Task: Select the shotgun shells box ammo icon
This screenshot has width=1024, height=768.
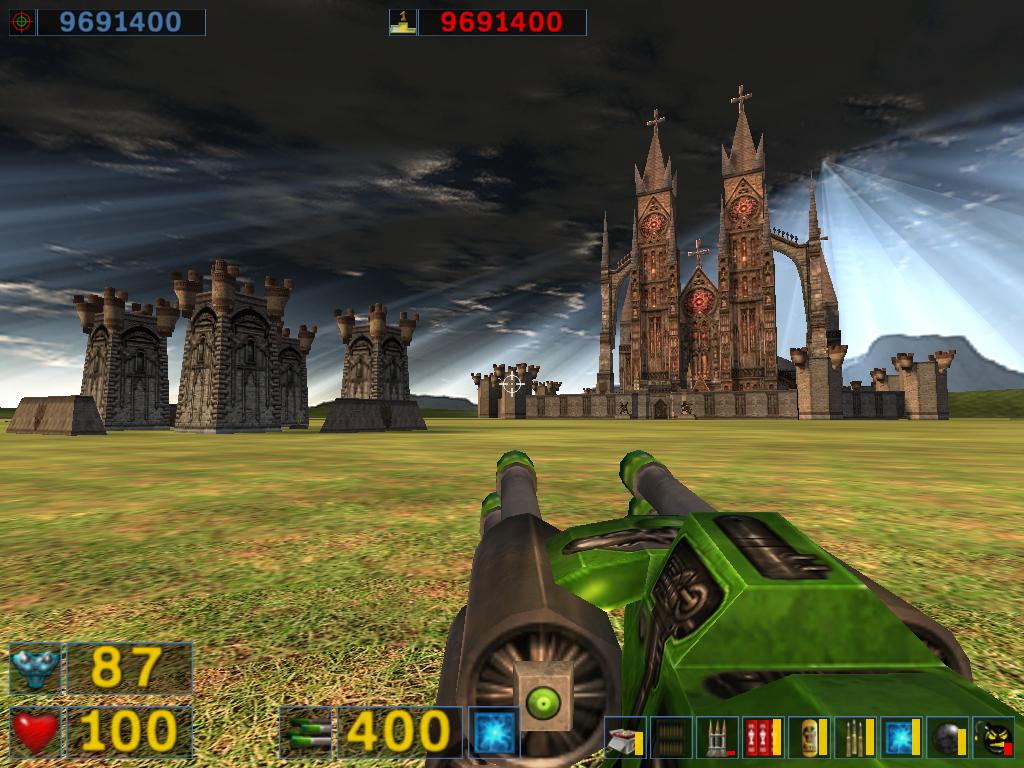Action: [x=624, y=739]
